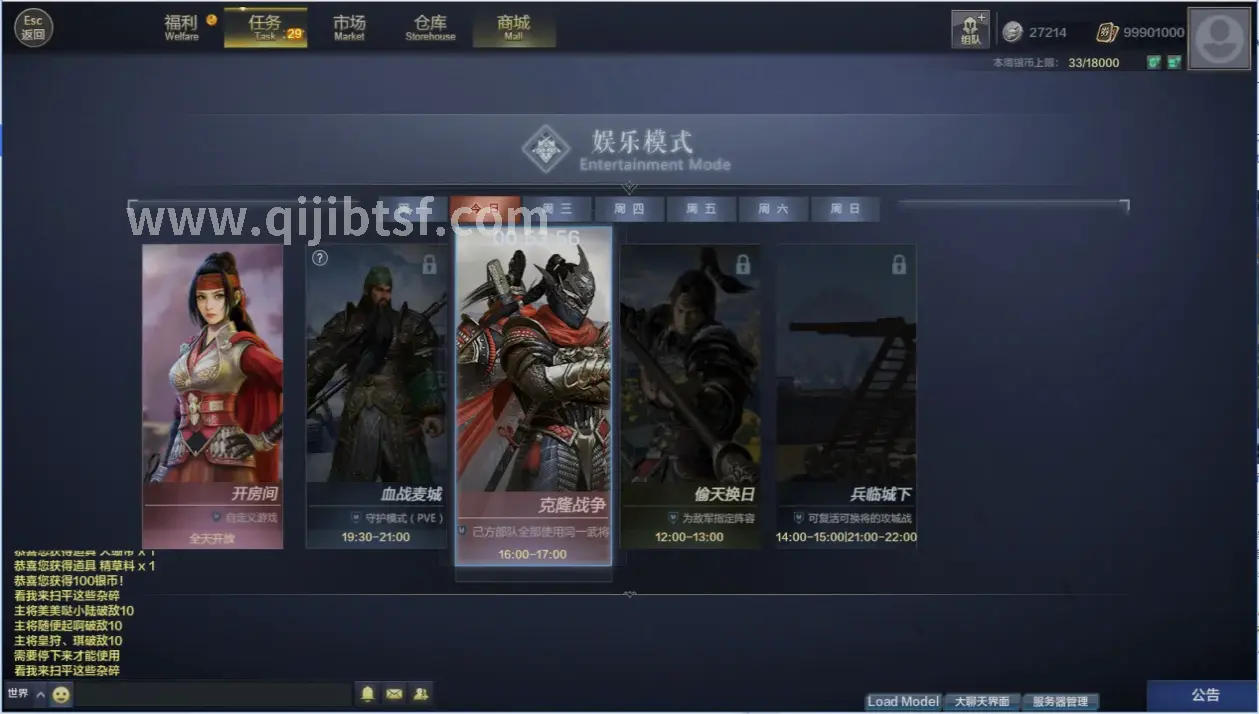Open the 市场 Market tab
This screenshot has width=1259, height=714.
click(x=349, y=27)
